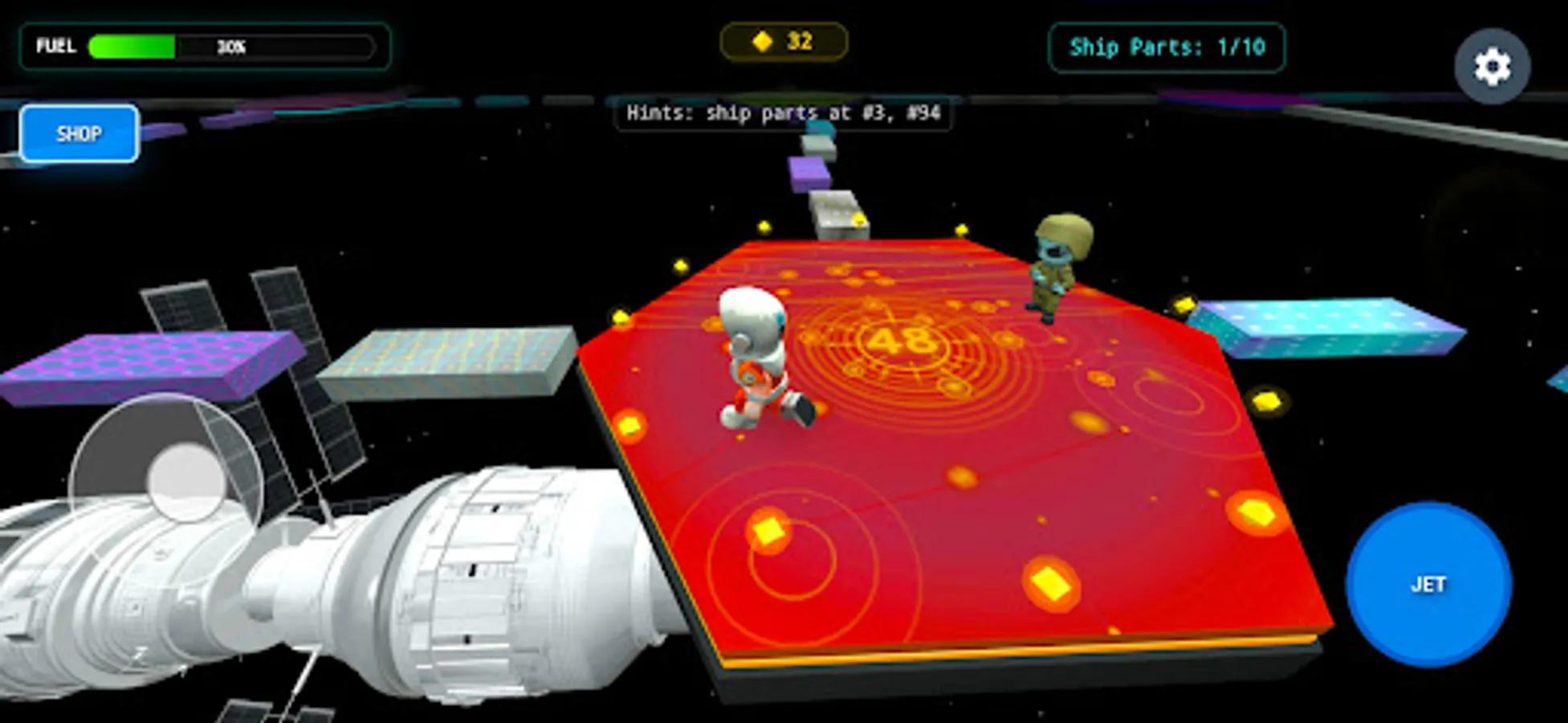Adjust the green fuel level bar
The width and height of the screenshot is (1568, 723).
[x=132, y=44]
